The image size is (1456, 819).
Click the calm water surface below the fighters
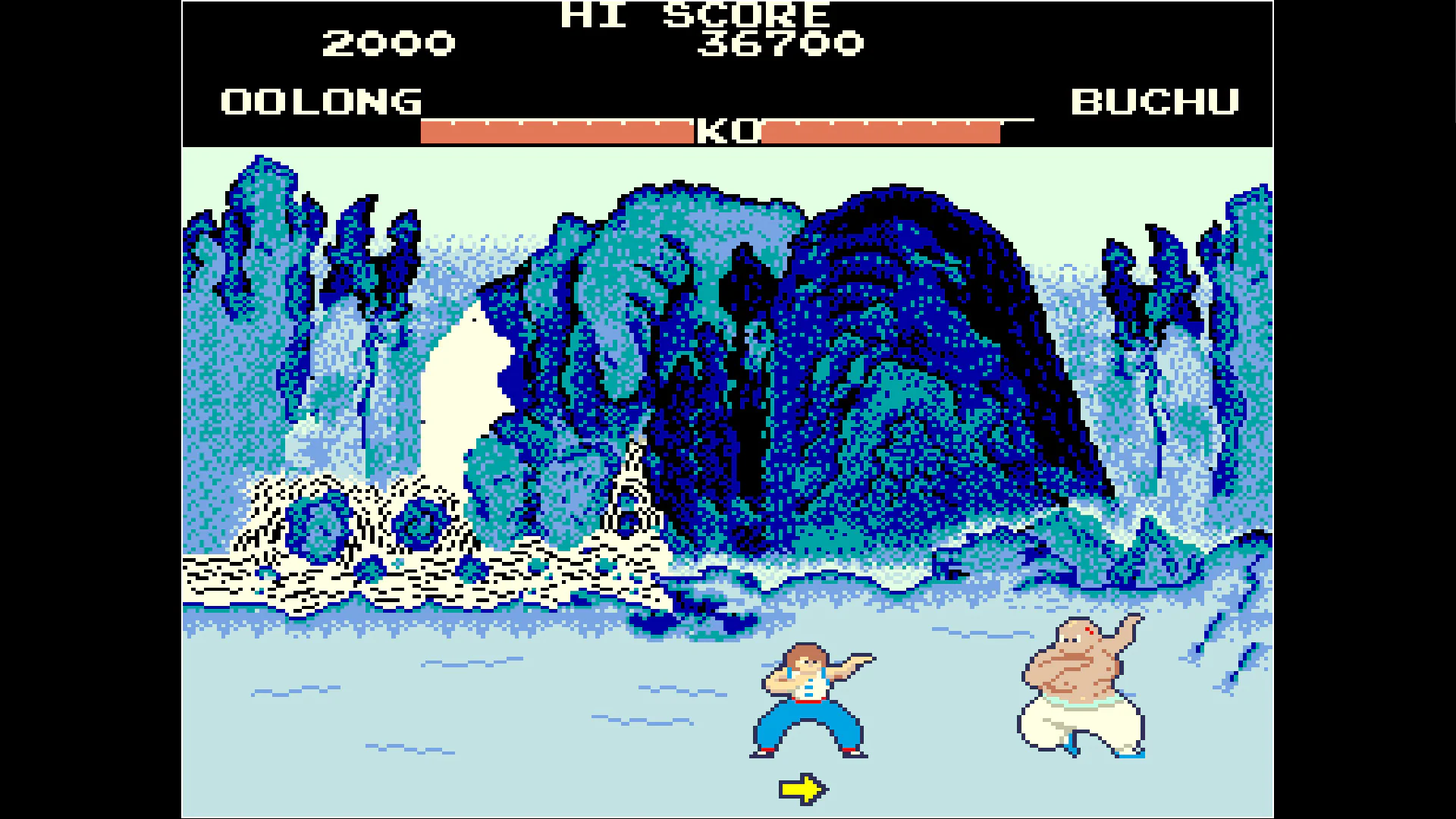(455, 743)
